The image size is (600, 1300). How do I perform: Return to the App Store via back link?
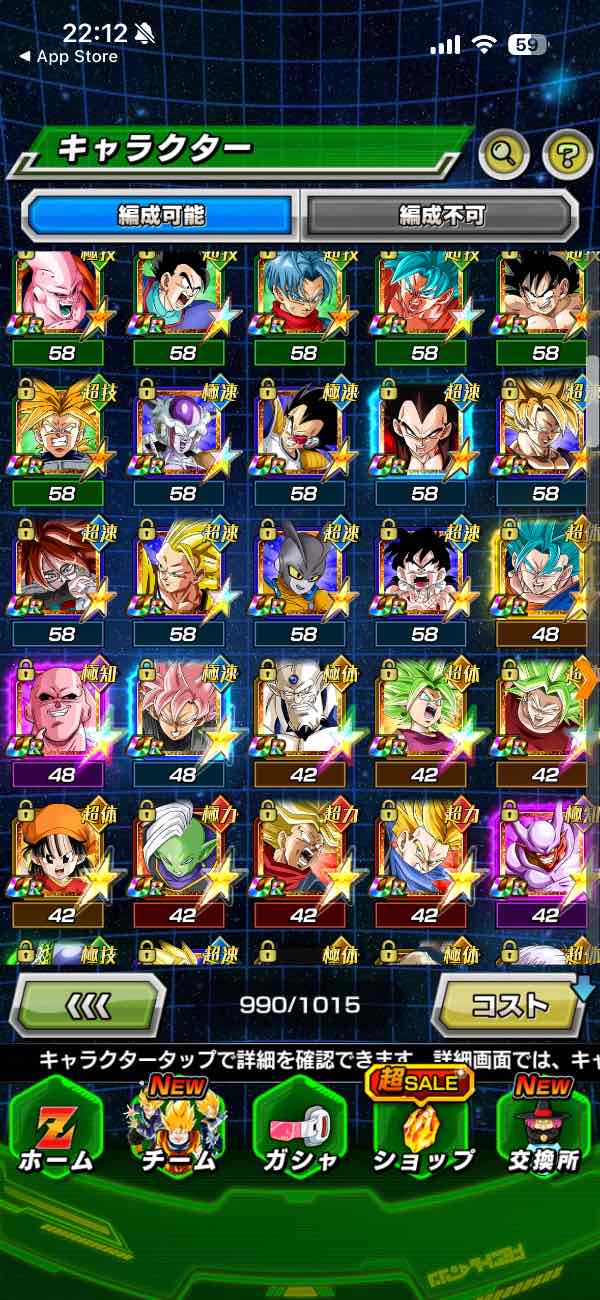point(68,57)
